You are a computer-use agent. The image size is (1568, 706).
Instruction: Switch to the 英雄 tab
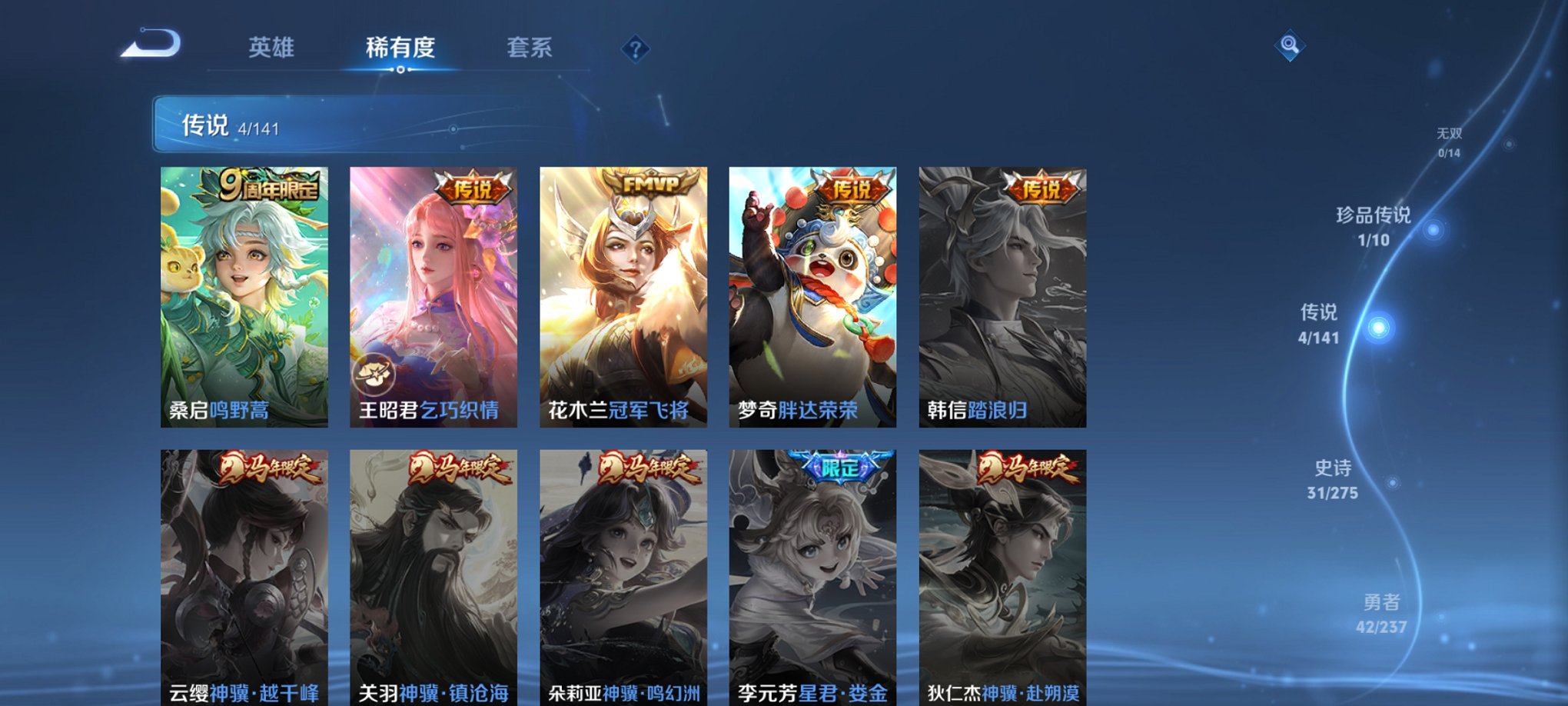click(x=273, y=46)
